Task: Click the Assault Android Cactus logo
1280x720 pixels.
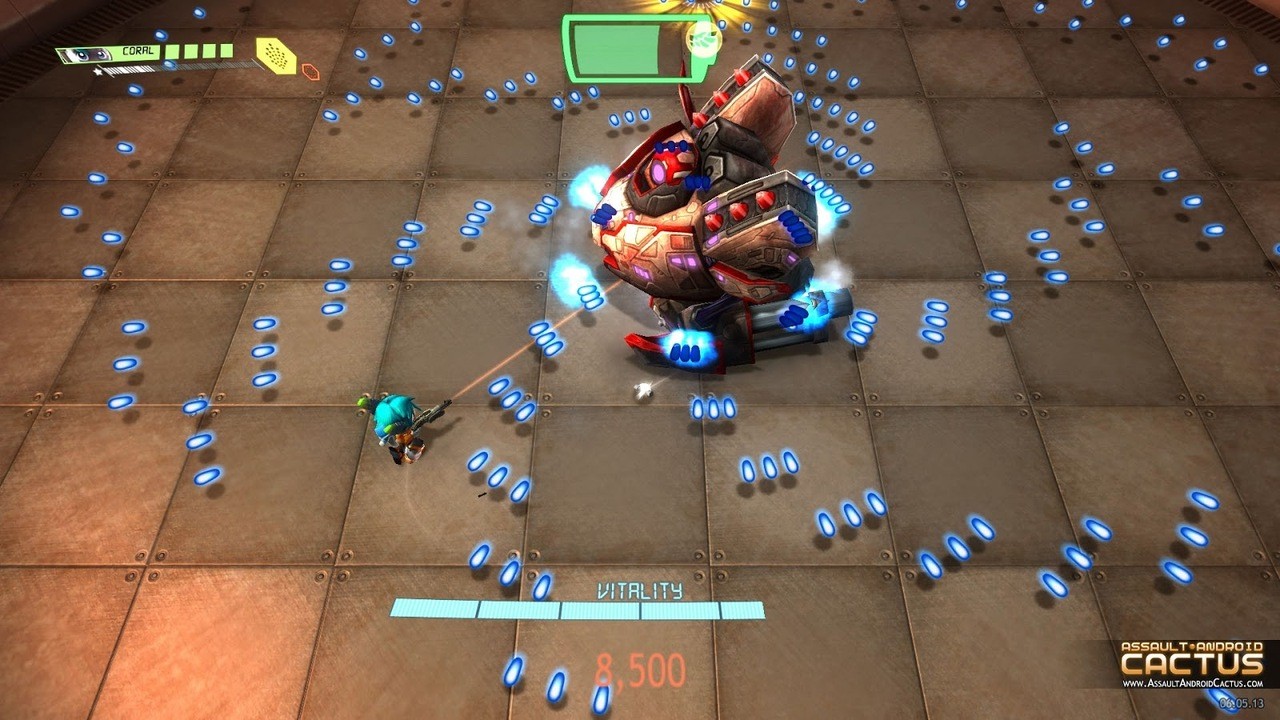Action: [x=1190, y=660]
